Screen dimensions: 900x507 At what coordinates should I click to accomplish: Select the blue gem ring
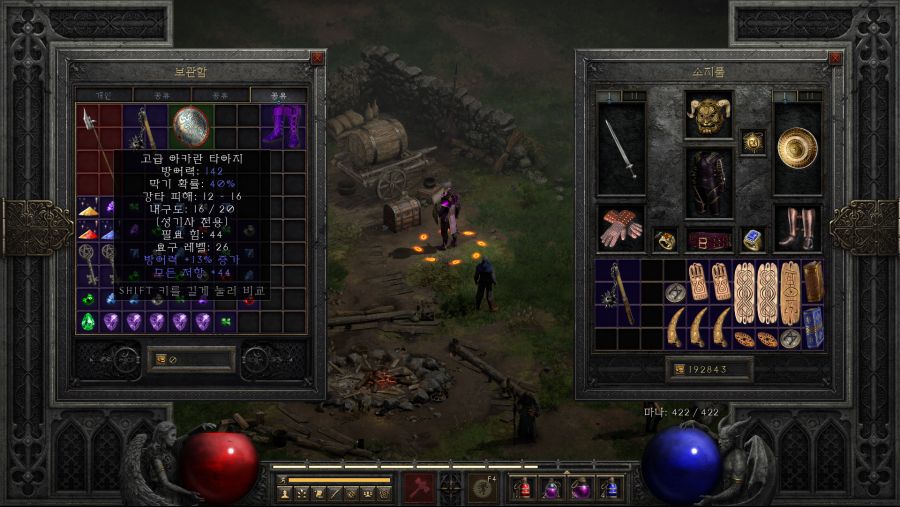pos(752,240)
